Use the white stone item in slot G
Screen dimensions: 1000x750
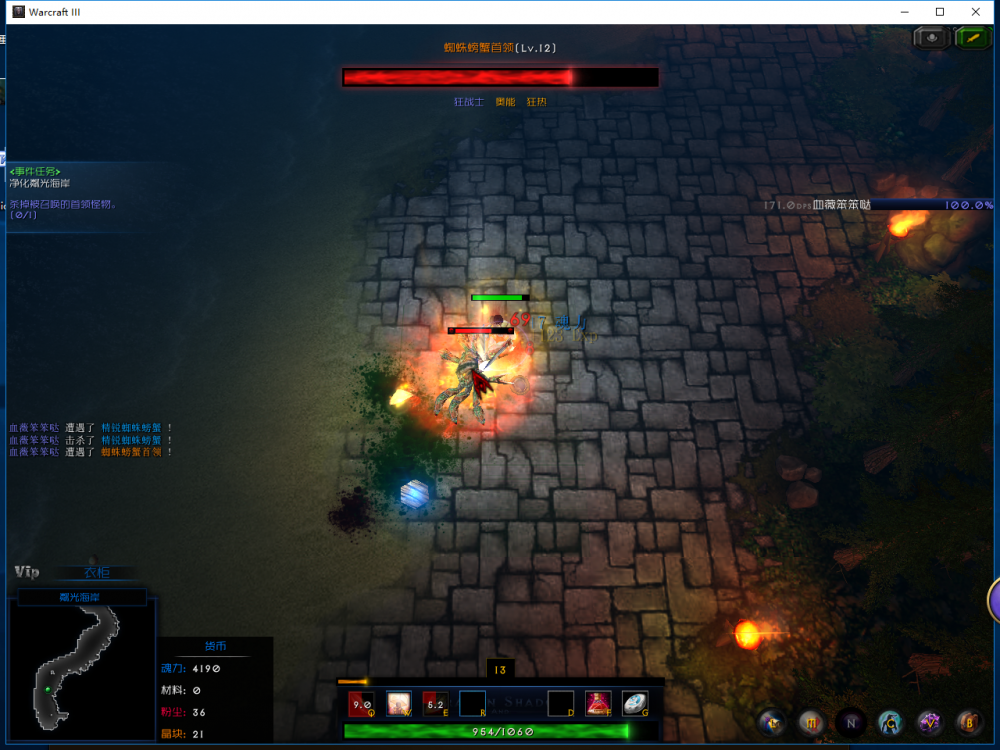click(x=635, y=703)
